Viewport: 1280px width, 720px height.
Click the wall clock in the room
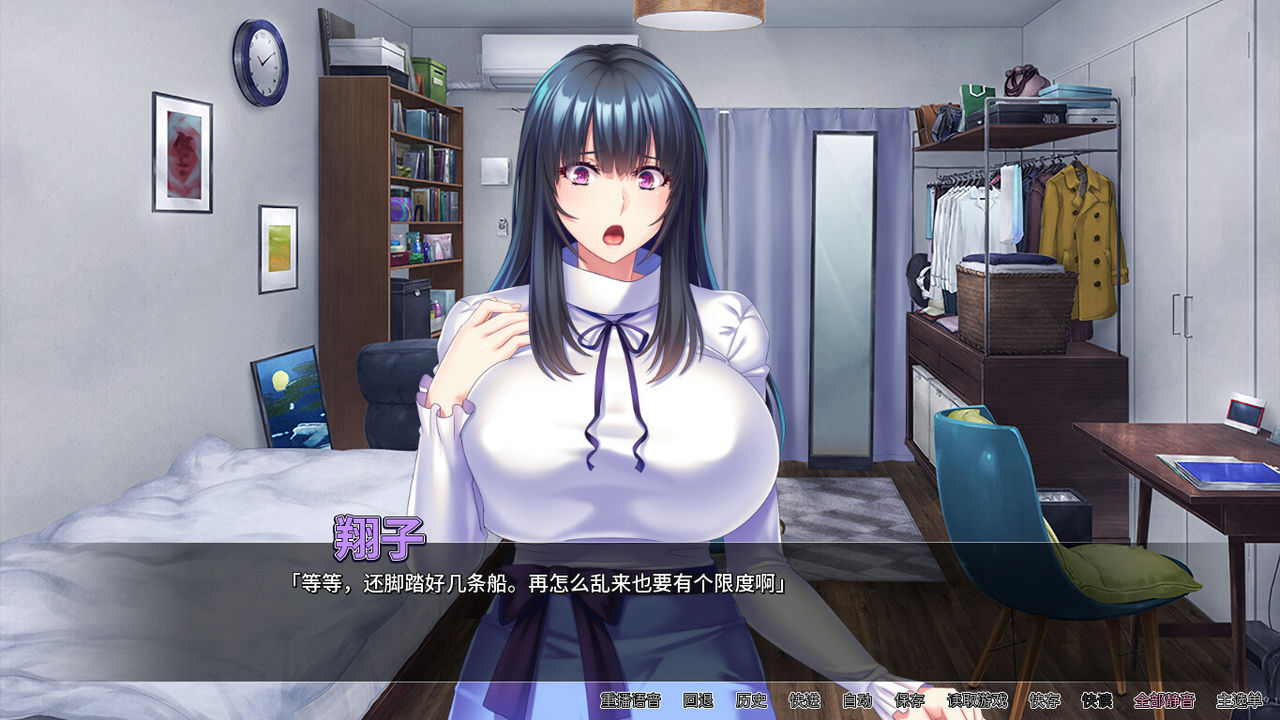(x=262, y=62)
